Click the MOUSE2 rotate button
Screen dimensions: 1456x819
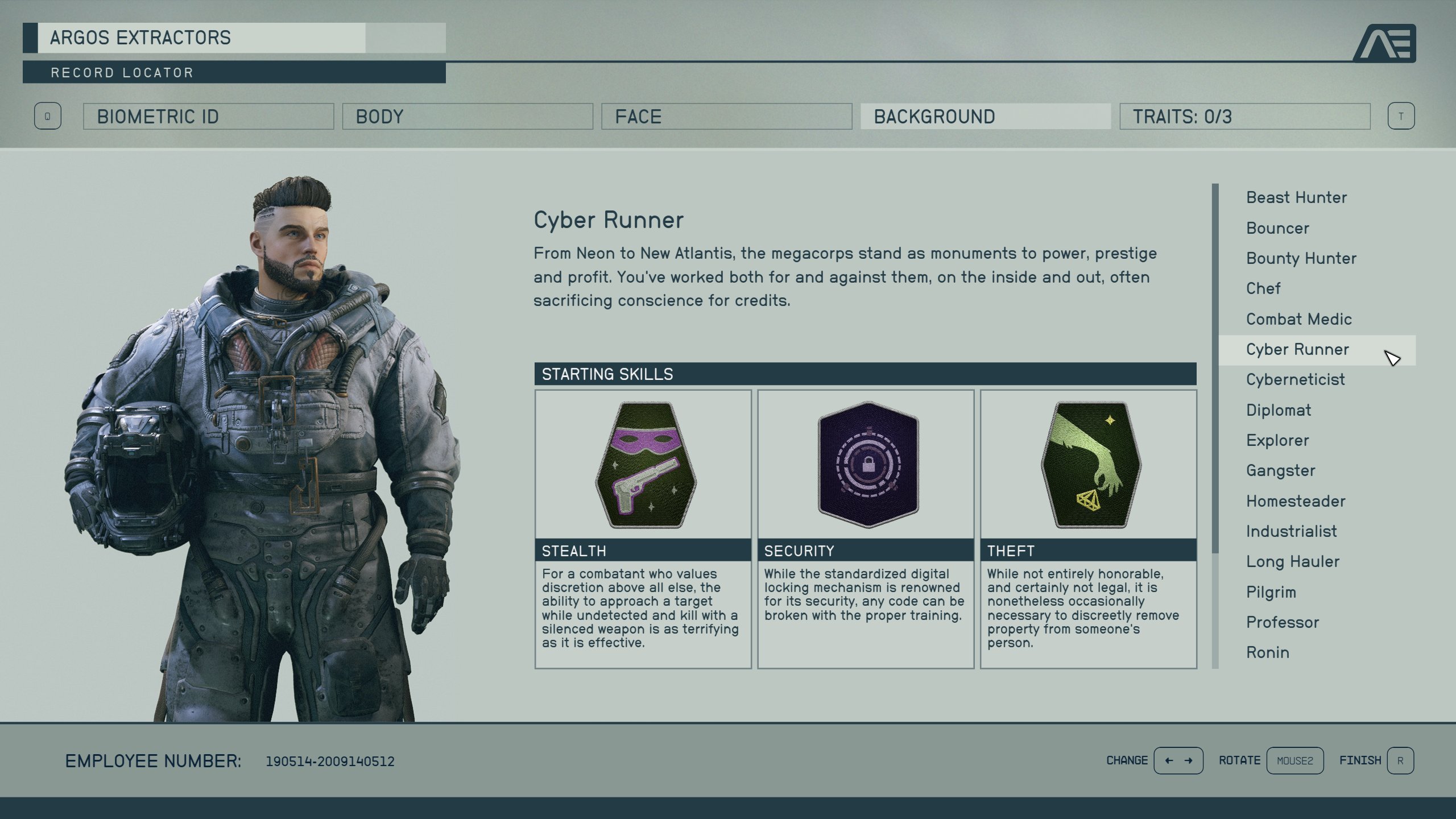tap(1295, 760)
